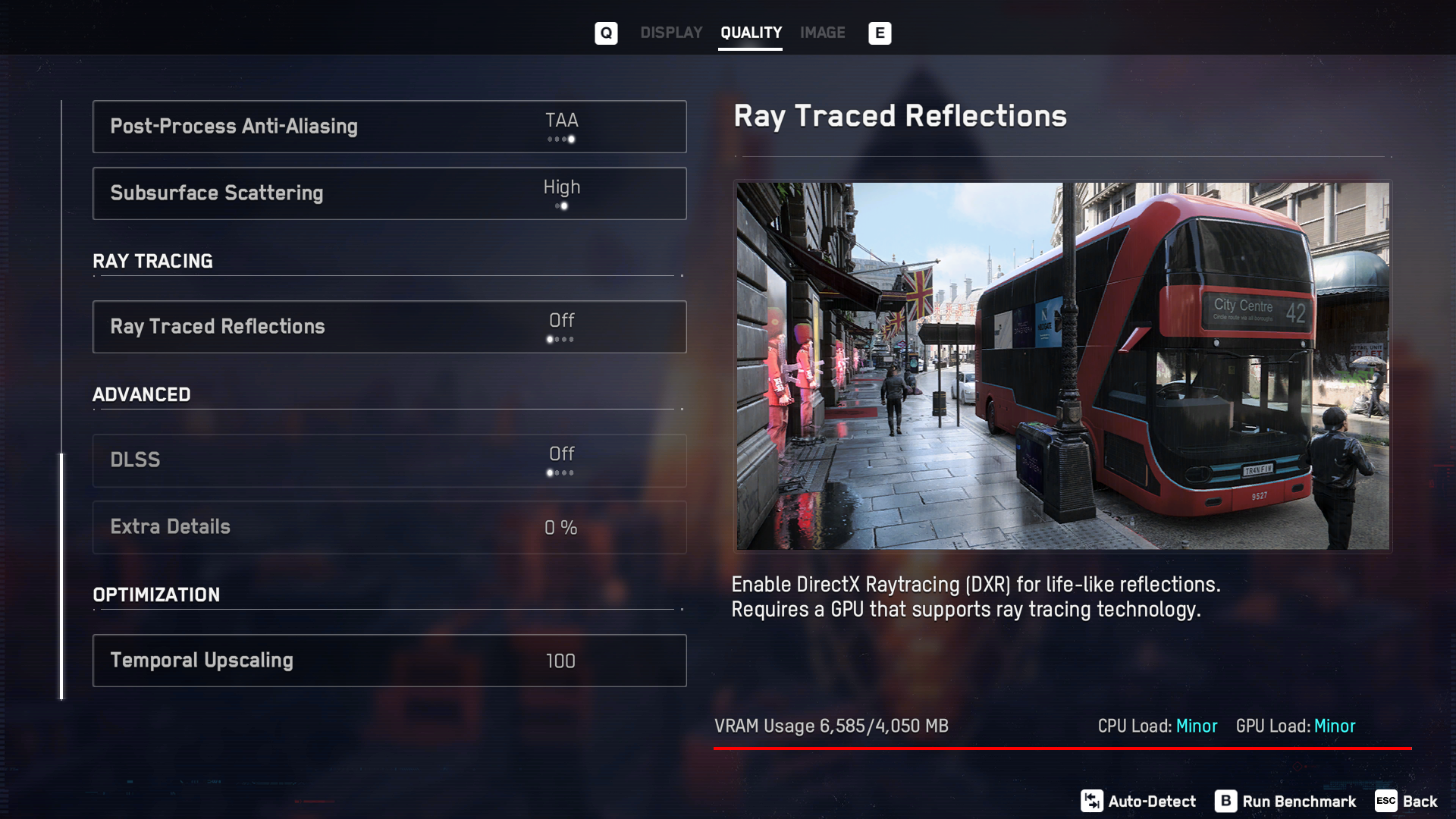Screen dimensions: 1456x819
Task: Select the Quality tab
Action: (751, 33)
